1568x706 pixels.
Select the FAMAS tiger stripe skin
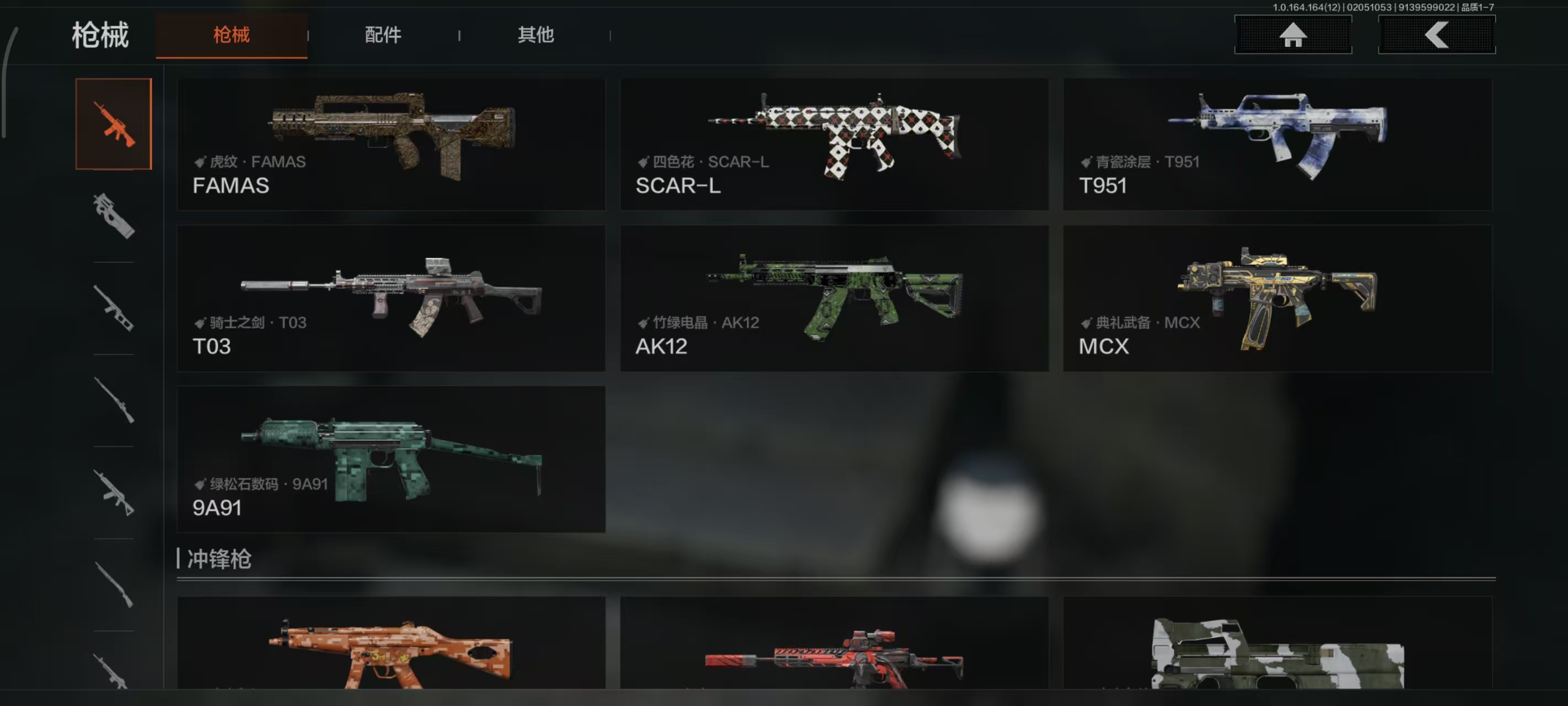click(x=391, y=145)
